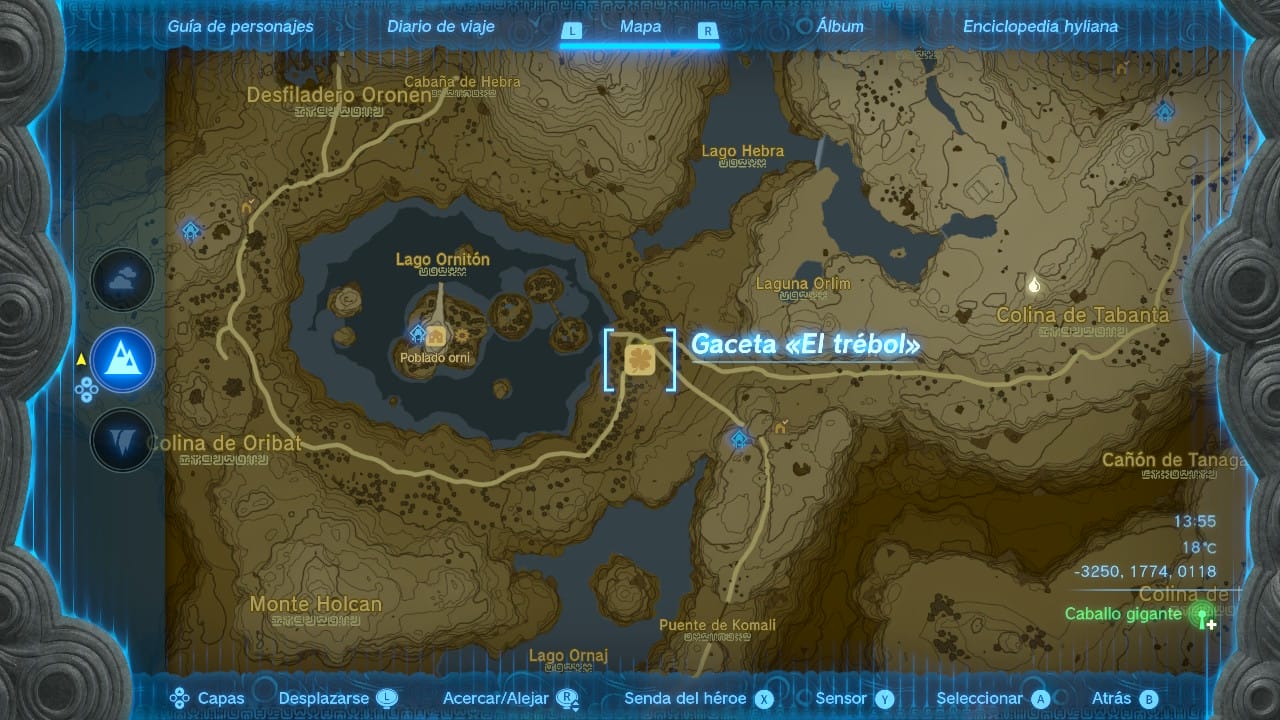Show the Enciclopedia hyliana tab
This screenshot has width=1280, height=720.
click(x=1040, y=27)
